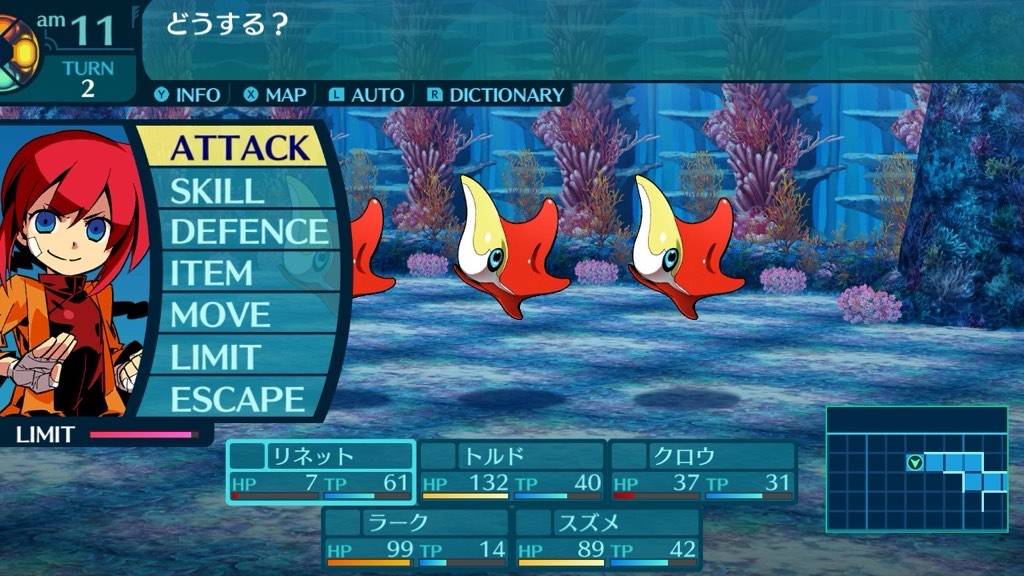This screenshot has height=576, width=1024.
Task: Open the SKILL command list
Action: click(216, 190)
